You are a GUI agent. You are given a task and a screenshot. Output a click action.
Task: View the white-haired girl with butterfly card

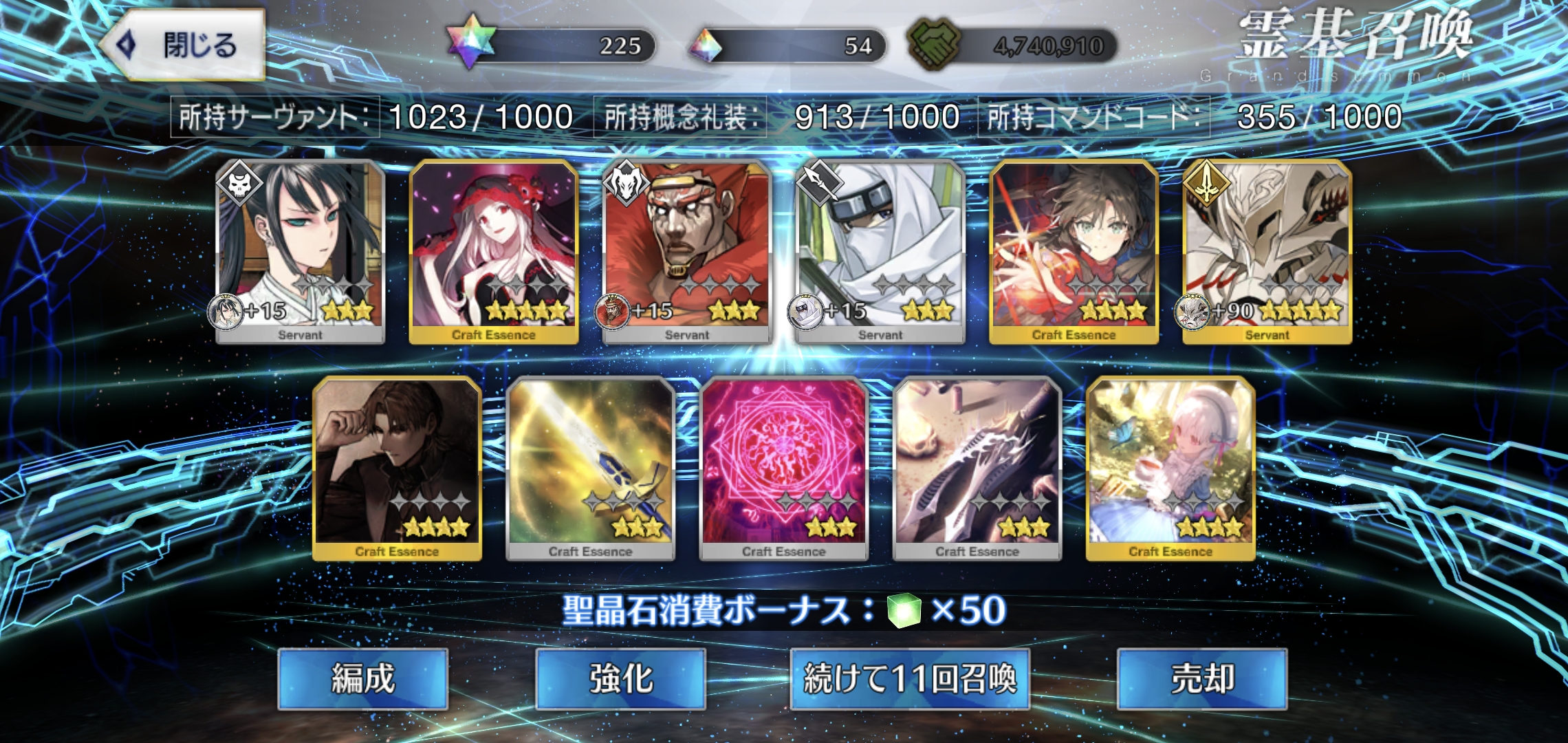1170,468
